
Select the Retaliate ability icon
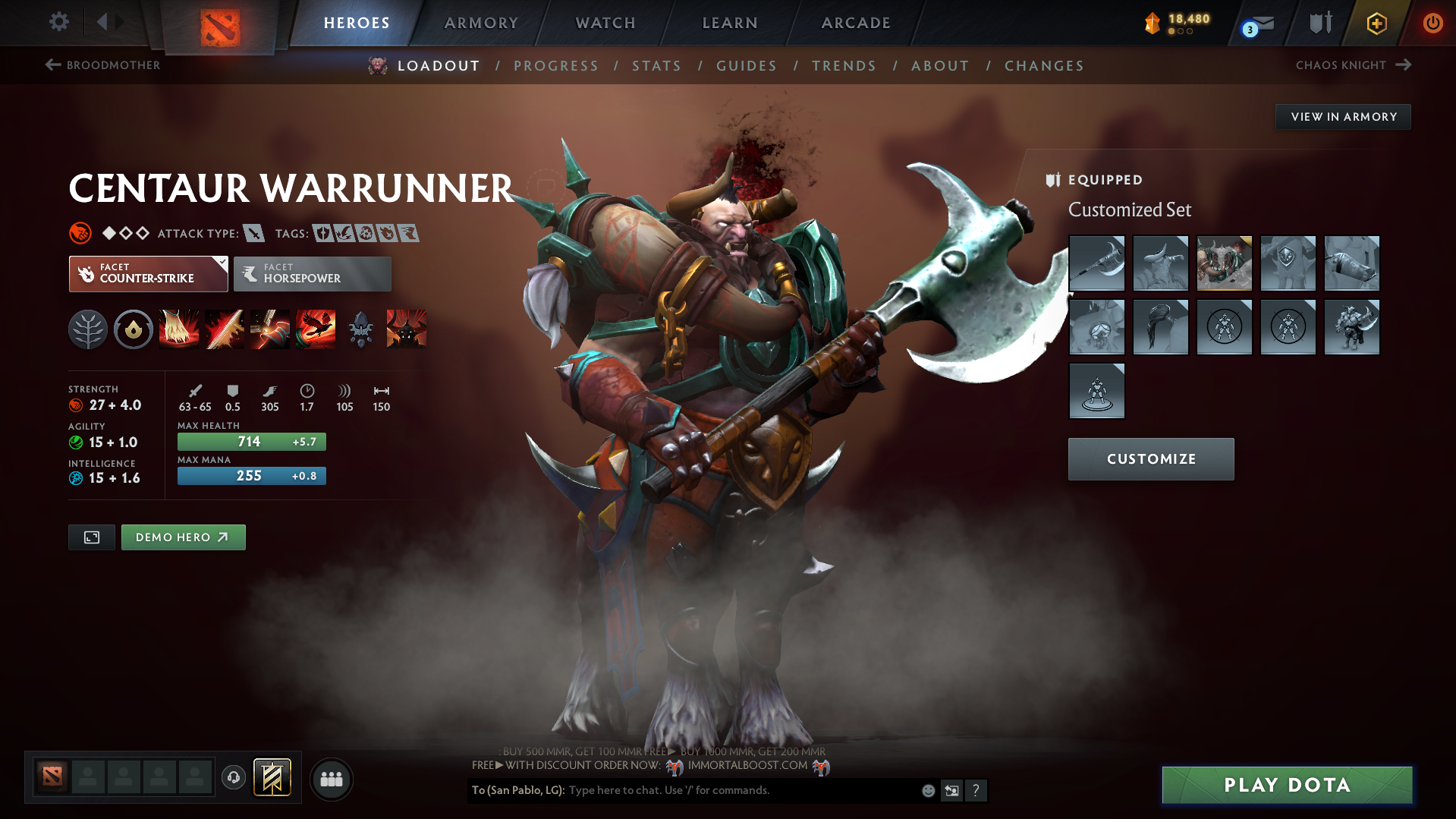[x=270, y=329]
